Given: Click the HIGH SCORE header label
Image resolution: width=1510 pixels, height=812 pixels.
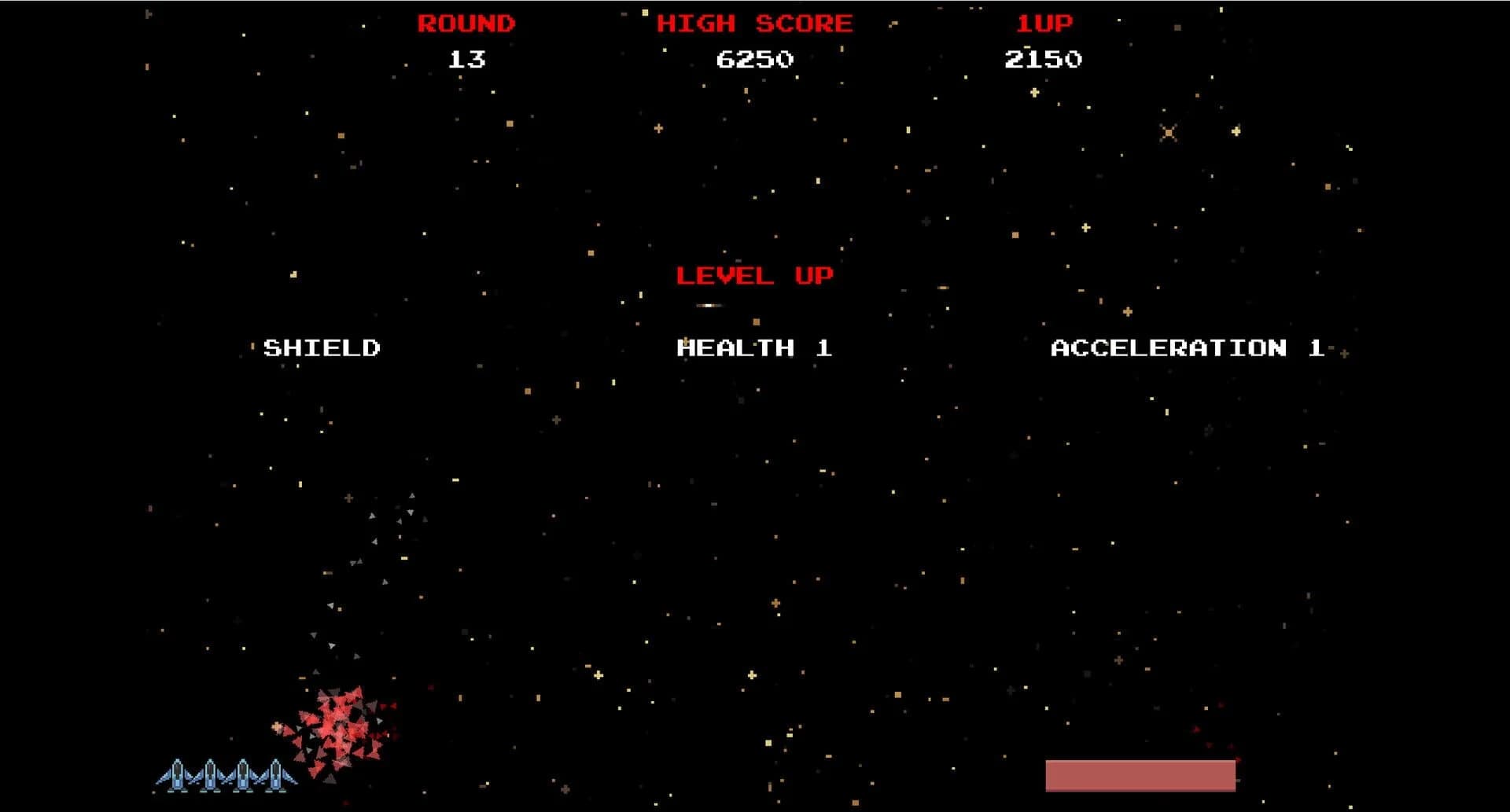Looking at the screenshot, I should pos(755,23).
